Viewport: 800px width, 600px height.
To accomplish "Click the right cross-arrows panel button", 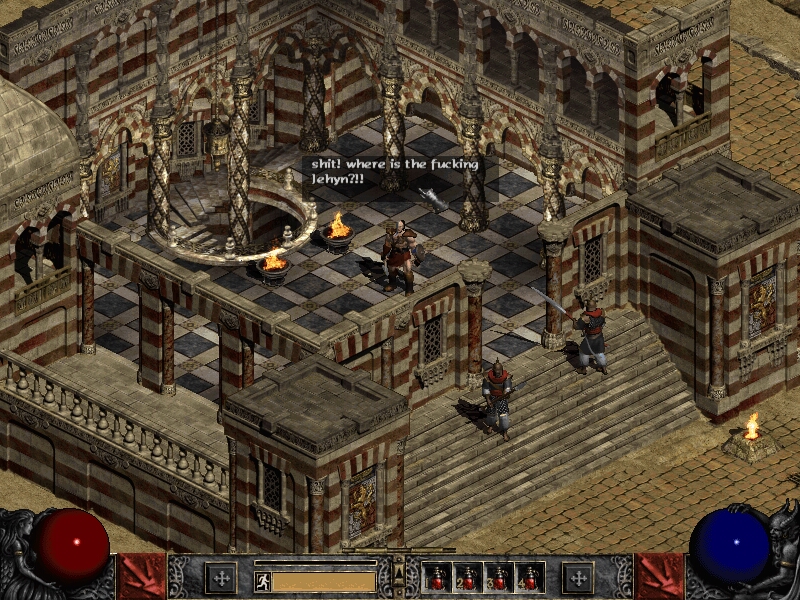I will tap(578, 577).
